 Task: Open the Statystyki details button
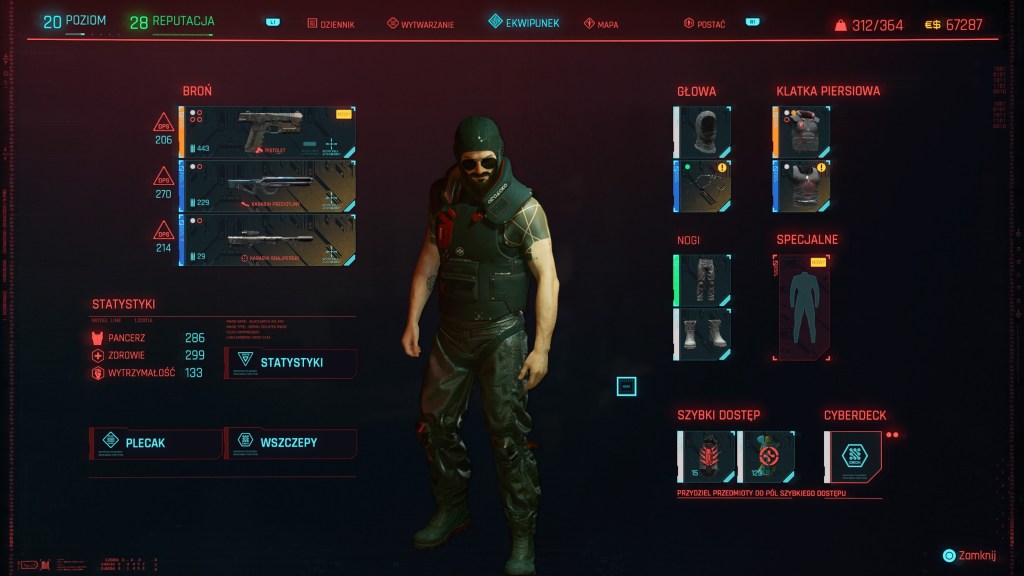(291, 362)
